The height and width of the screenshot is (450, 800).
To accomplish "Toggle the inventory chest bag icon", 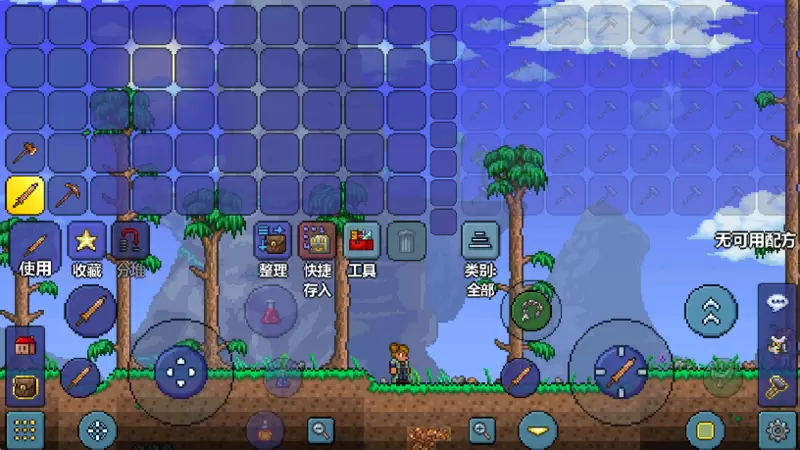I will tap(26, 386).
